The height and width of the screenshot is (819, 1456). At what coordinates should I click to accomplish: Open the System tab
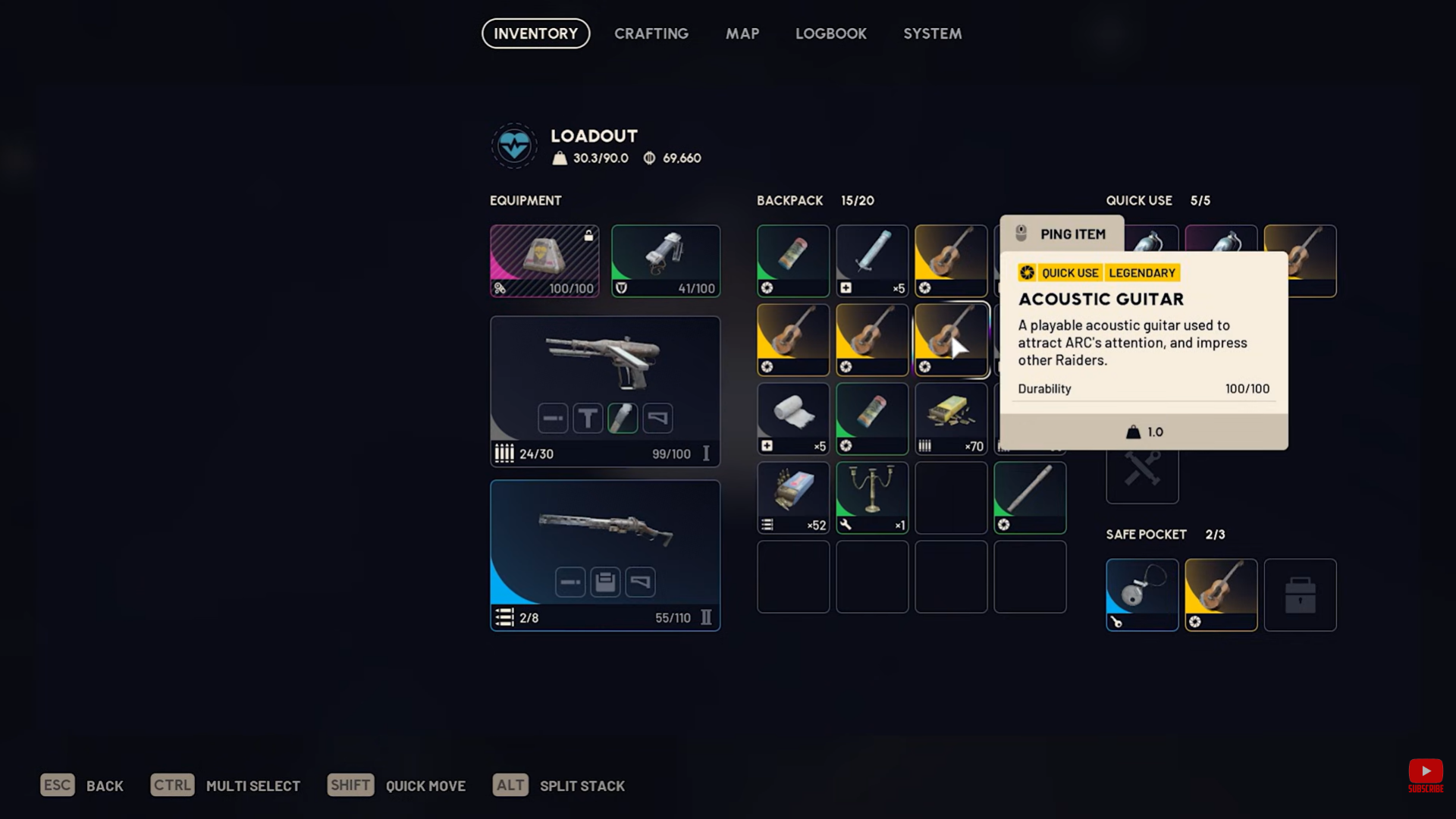(x=932, y=33)
